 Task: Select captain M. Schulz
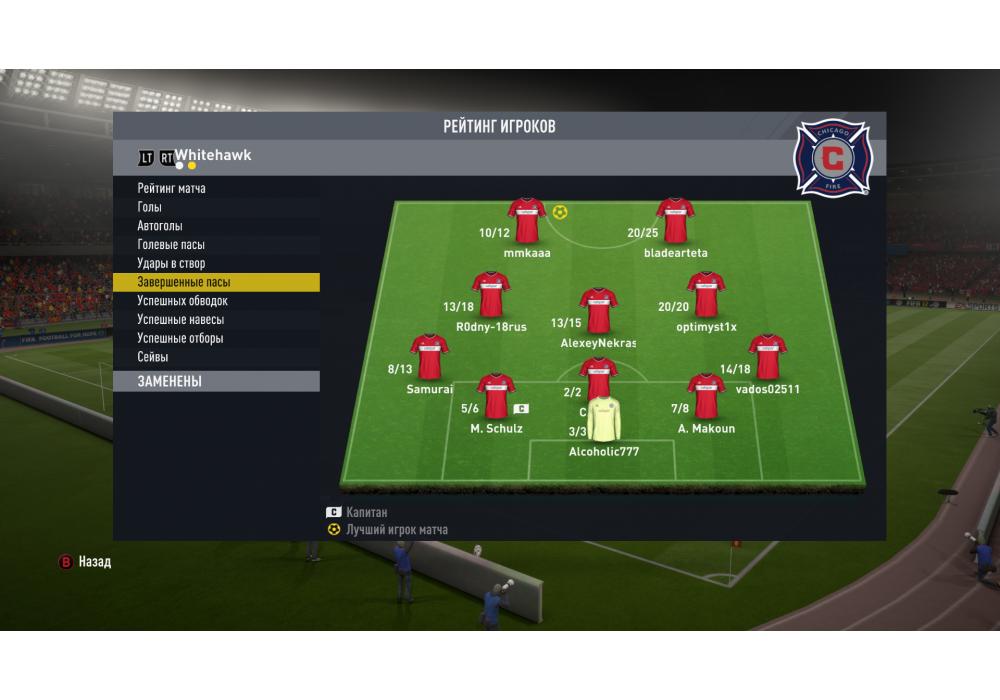(496, 396)
